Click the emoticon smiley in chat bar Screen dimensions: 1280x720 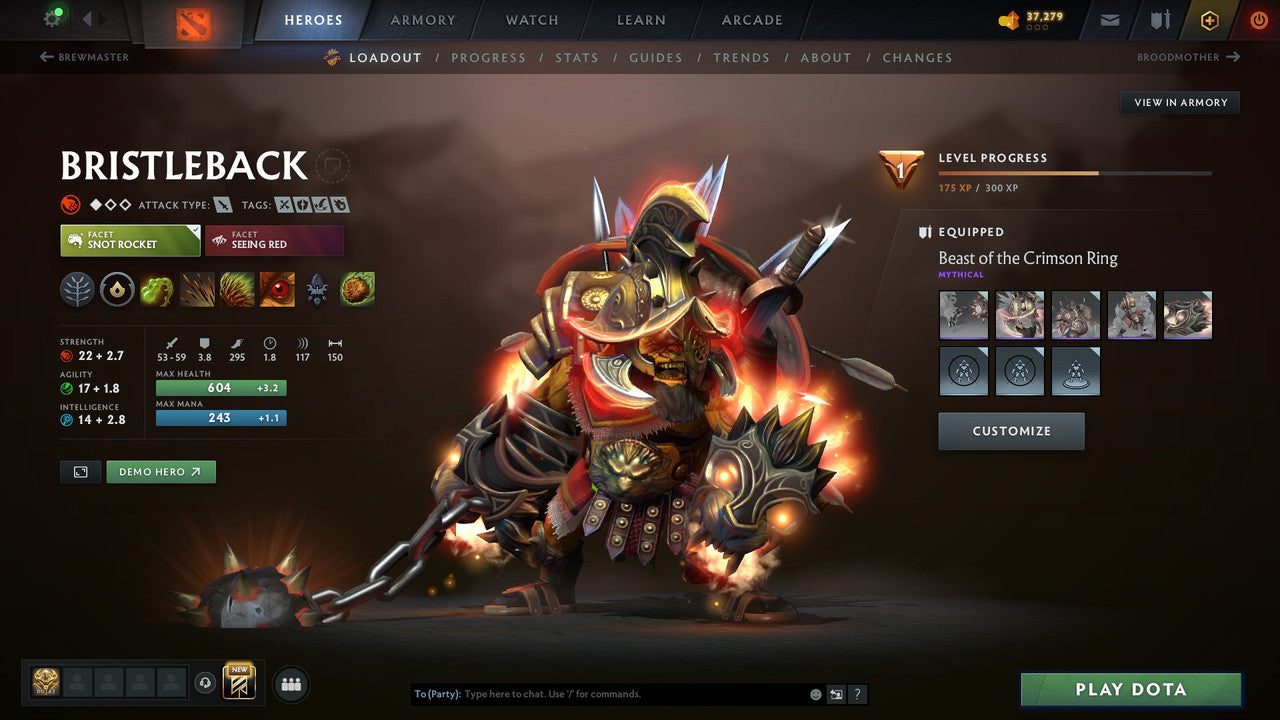[815, 693]
